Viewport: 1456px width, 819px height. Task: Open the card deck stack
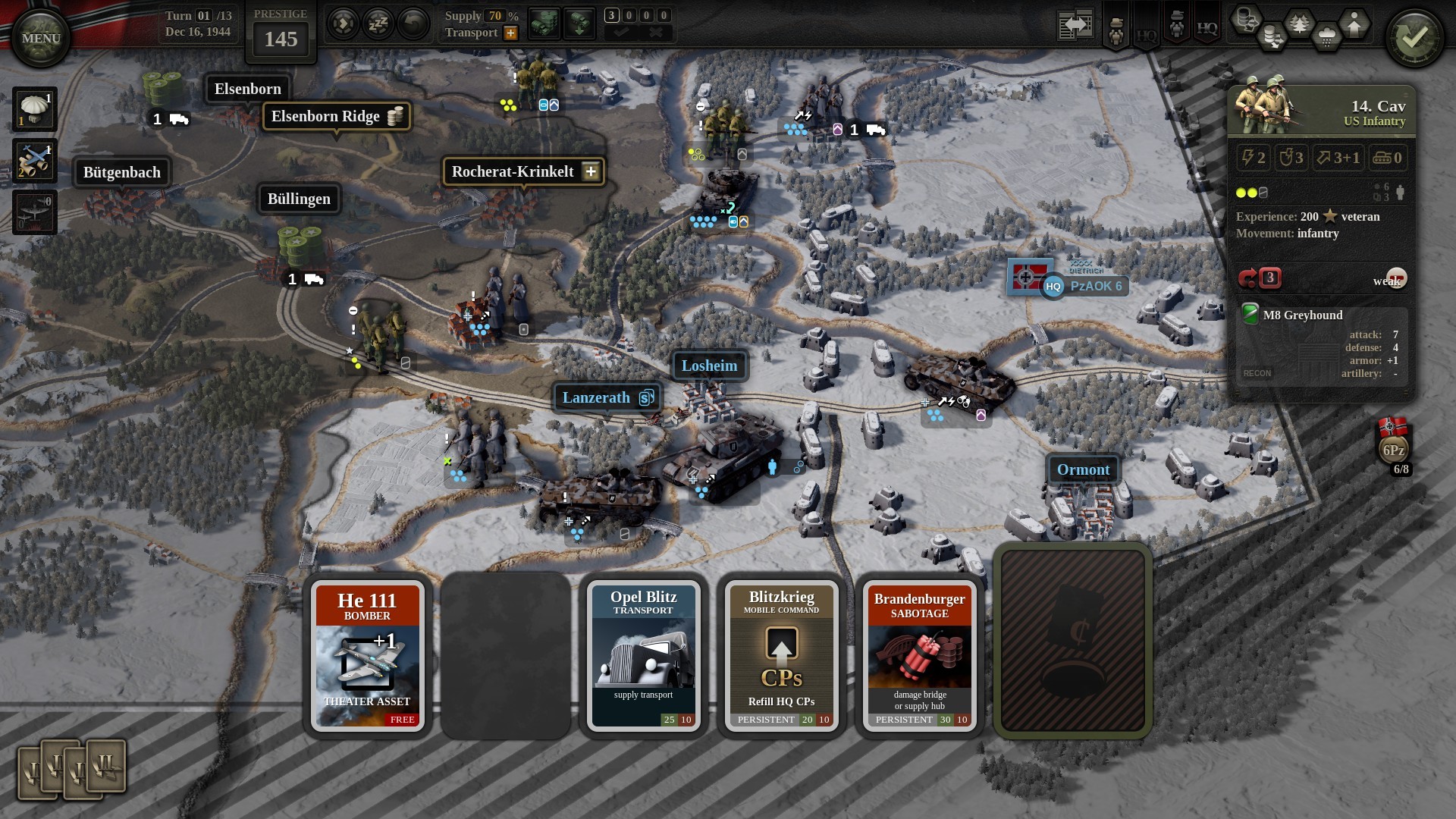[71, 769]
